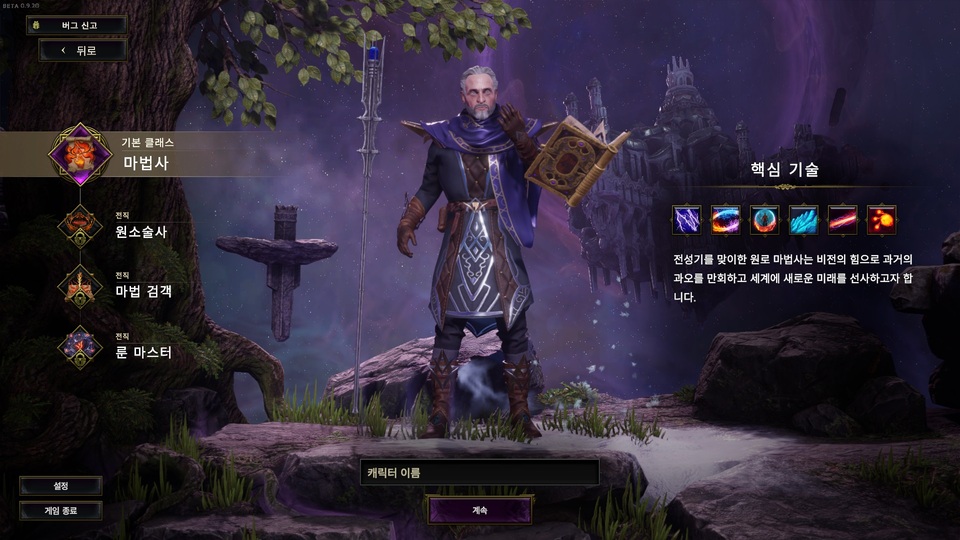This screenshot has height=540, width=960.
Task: Select the red energy beam skill icon
Action: coord(843,219)
